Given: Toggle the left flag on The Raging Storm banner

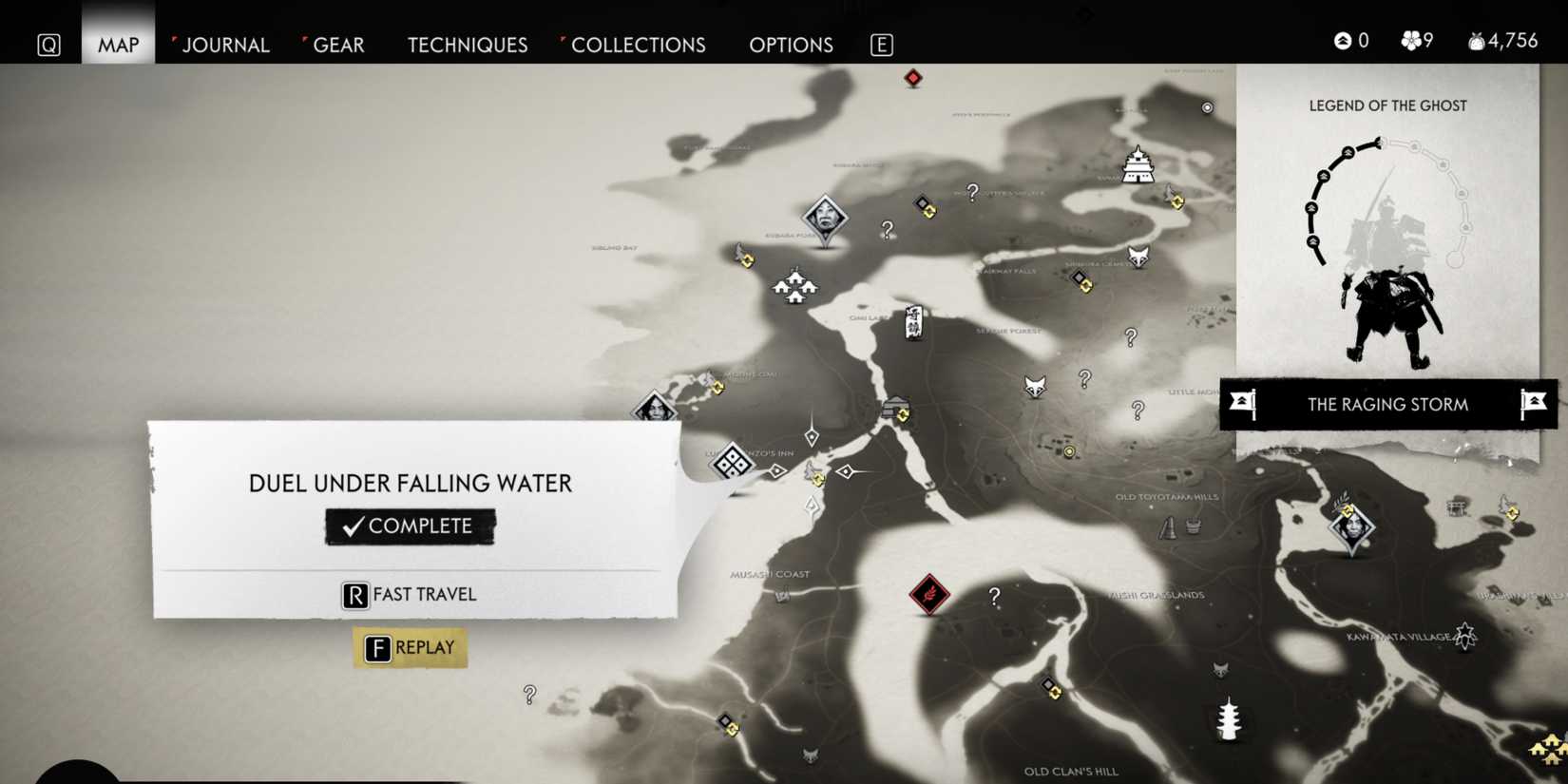Looking at the screenshot, I should click(x=1240, y=404).
